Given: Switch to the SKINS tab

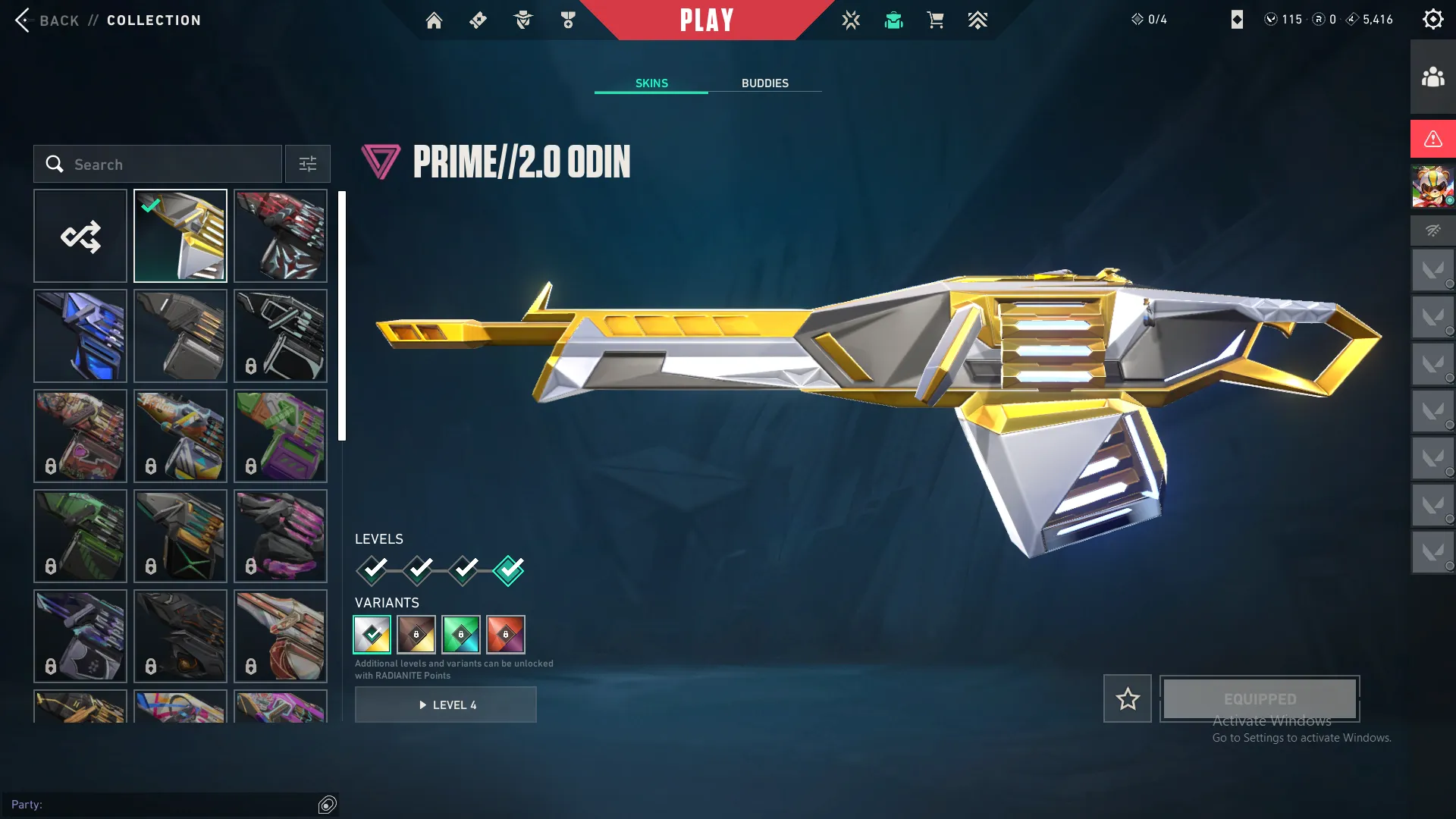Looking at the screenshot, I should tap(651, 83).
